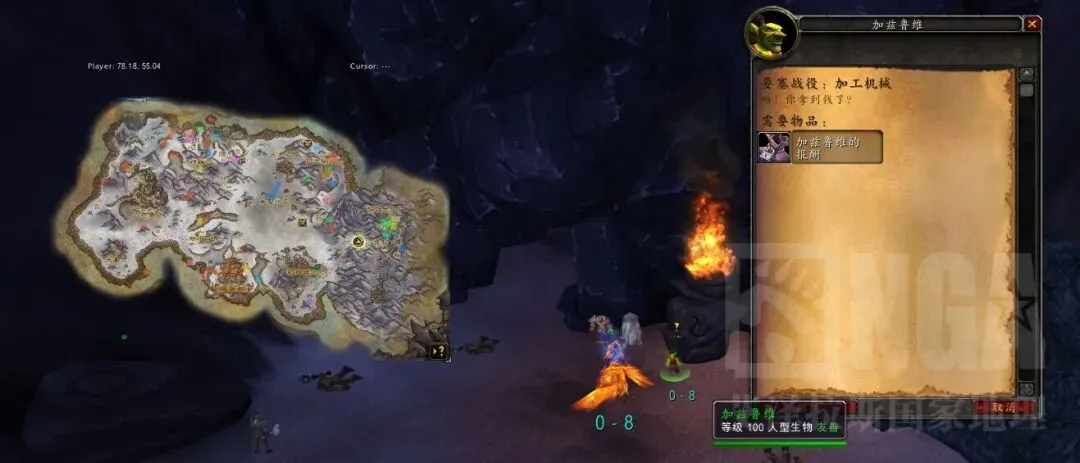Click the goblin NPC portrait
The height and width of the screenshot is (463, 1080).
[769, 32]
